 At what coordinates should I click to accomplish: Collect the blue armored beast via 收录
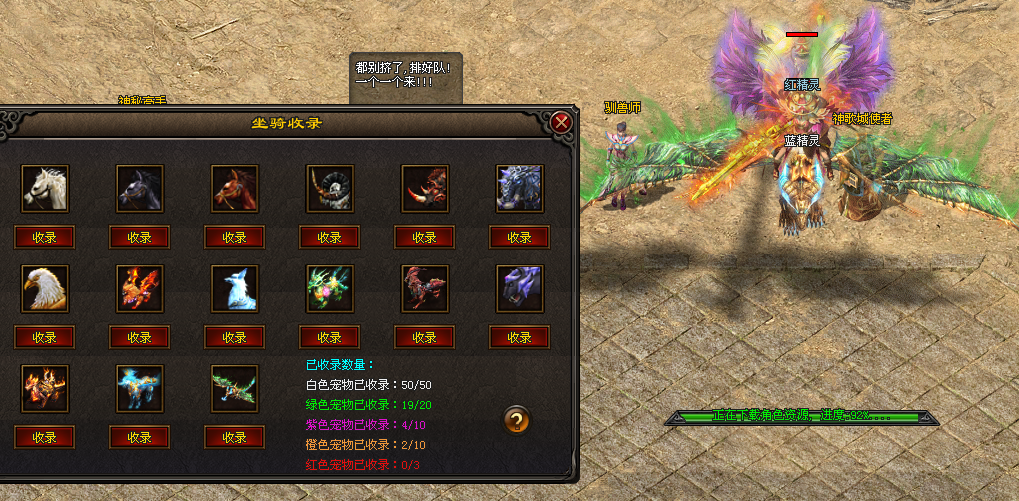[x=520, y=237]
